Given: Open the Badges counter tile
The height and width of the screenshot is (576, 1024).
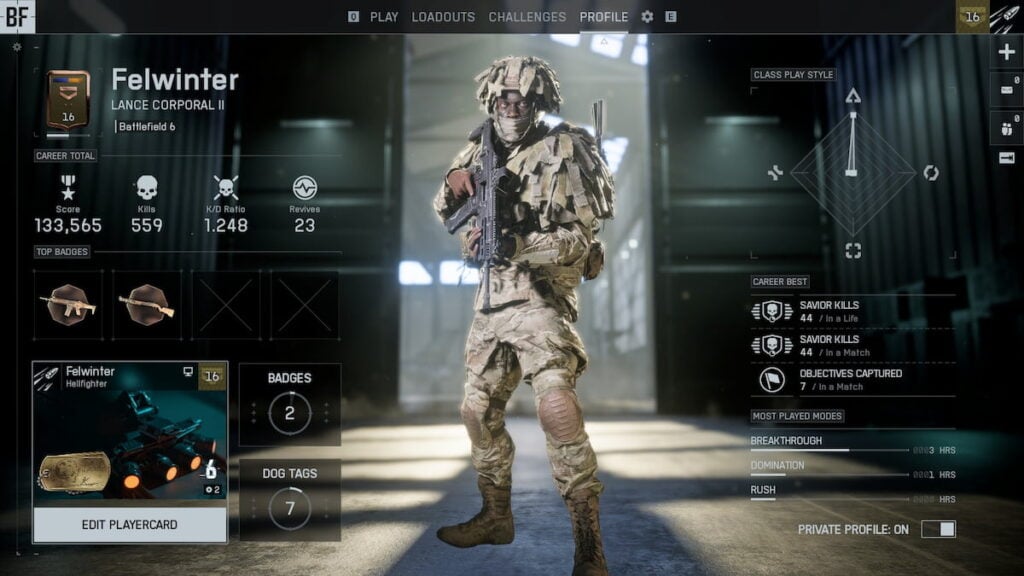Looking at the screenshot, I should tap(290, 404).
